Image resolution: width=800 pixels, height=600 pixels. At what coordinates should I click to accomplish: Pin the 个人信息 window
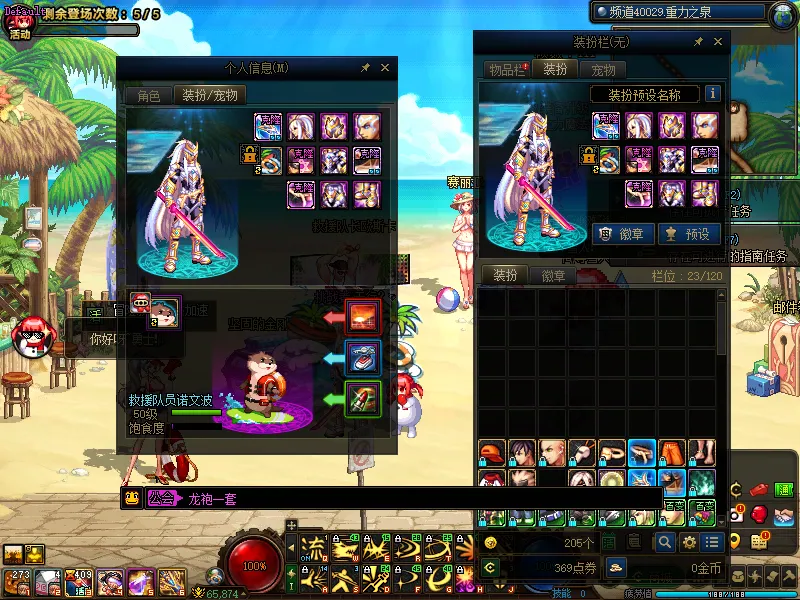coord(365,68)
